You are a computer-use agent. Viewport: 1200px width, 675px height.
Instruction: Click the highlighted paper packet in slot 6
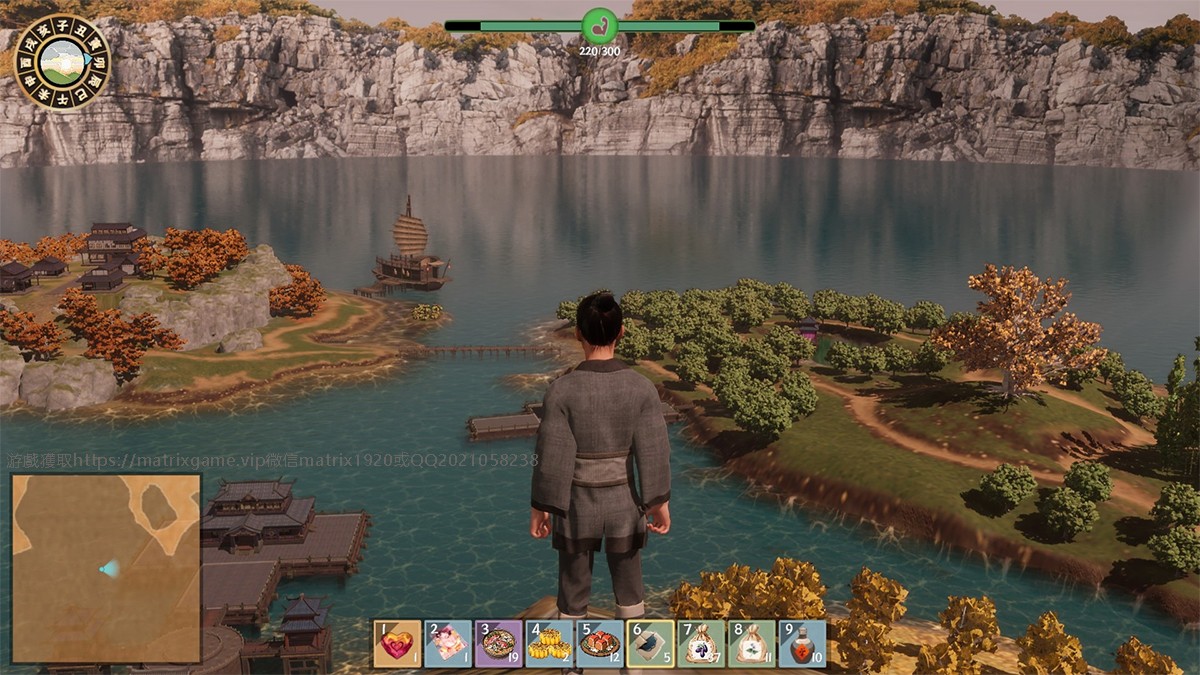pos(651,644)
